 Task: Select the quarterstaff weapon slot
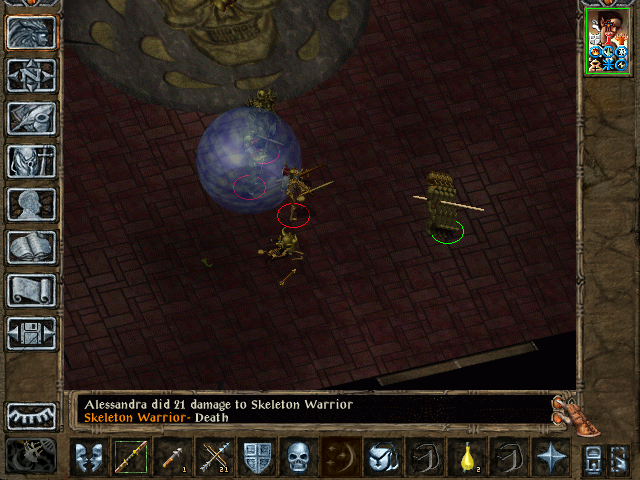click(130, 457)
